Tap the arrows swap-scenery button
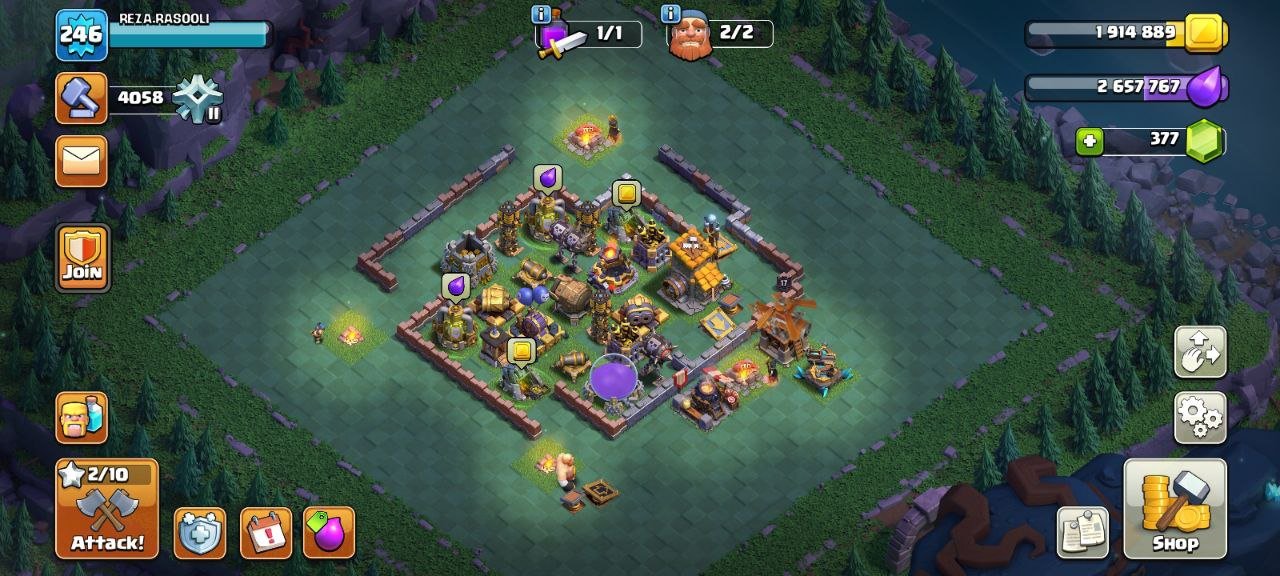This screenshot has height=576, width=1280. click(x=1200, y=351)
